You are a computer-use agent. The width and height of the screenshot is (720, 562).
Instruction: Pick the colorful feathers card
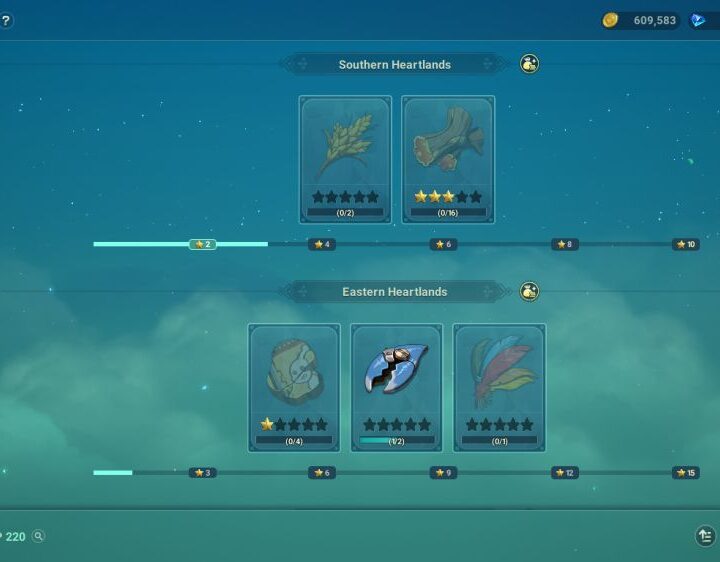499,387
